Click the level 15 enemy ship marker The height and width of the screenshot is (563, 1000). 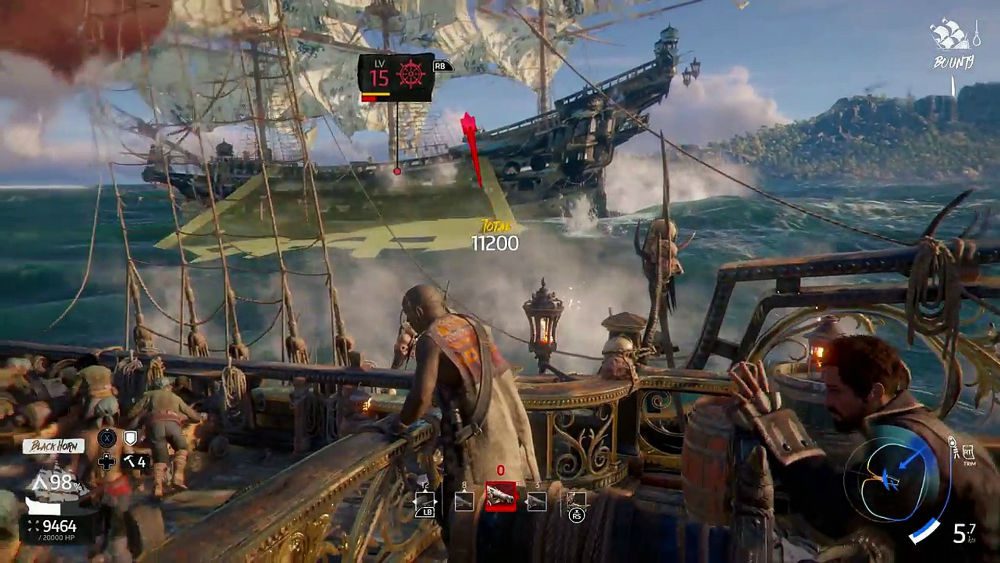pyautogui.click(x=396, y=77)
